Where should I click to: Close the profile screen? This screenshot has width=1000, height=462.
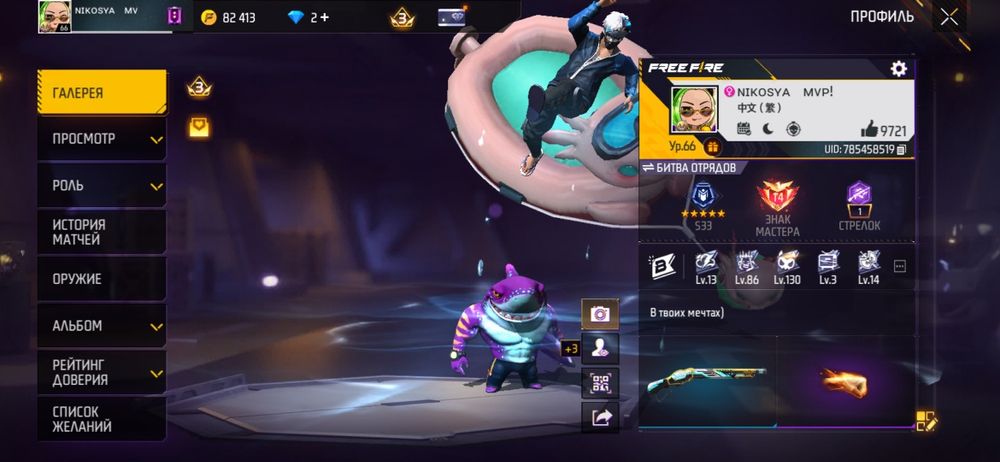click(x=949, y=16)
